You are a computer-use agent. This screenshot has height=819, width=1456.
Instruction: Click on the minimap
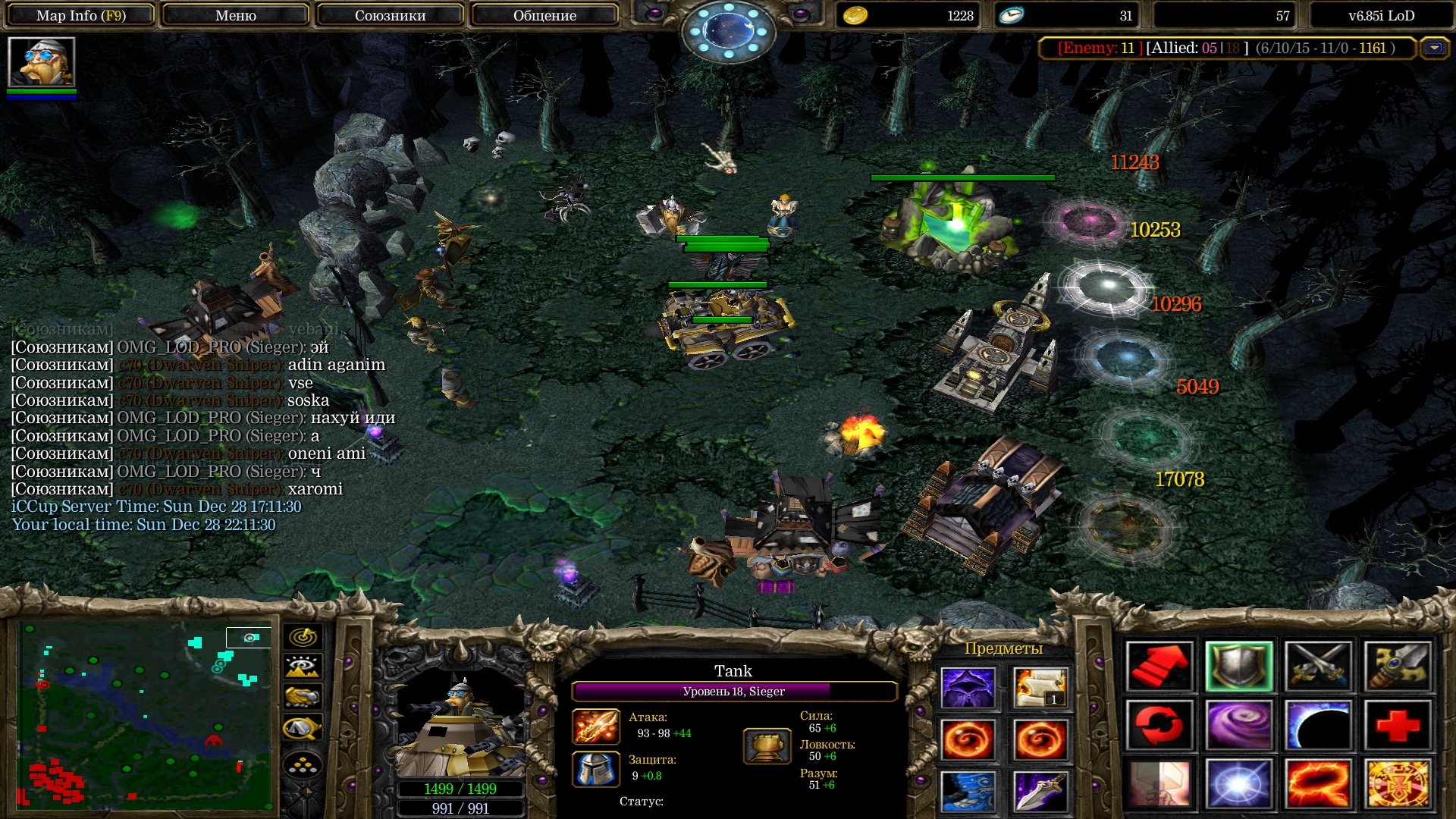pos(144,714)
